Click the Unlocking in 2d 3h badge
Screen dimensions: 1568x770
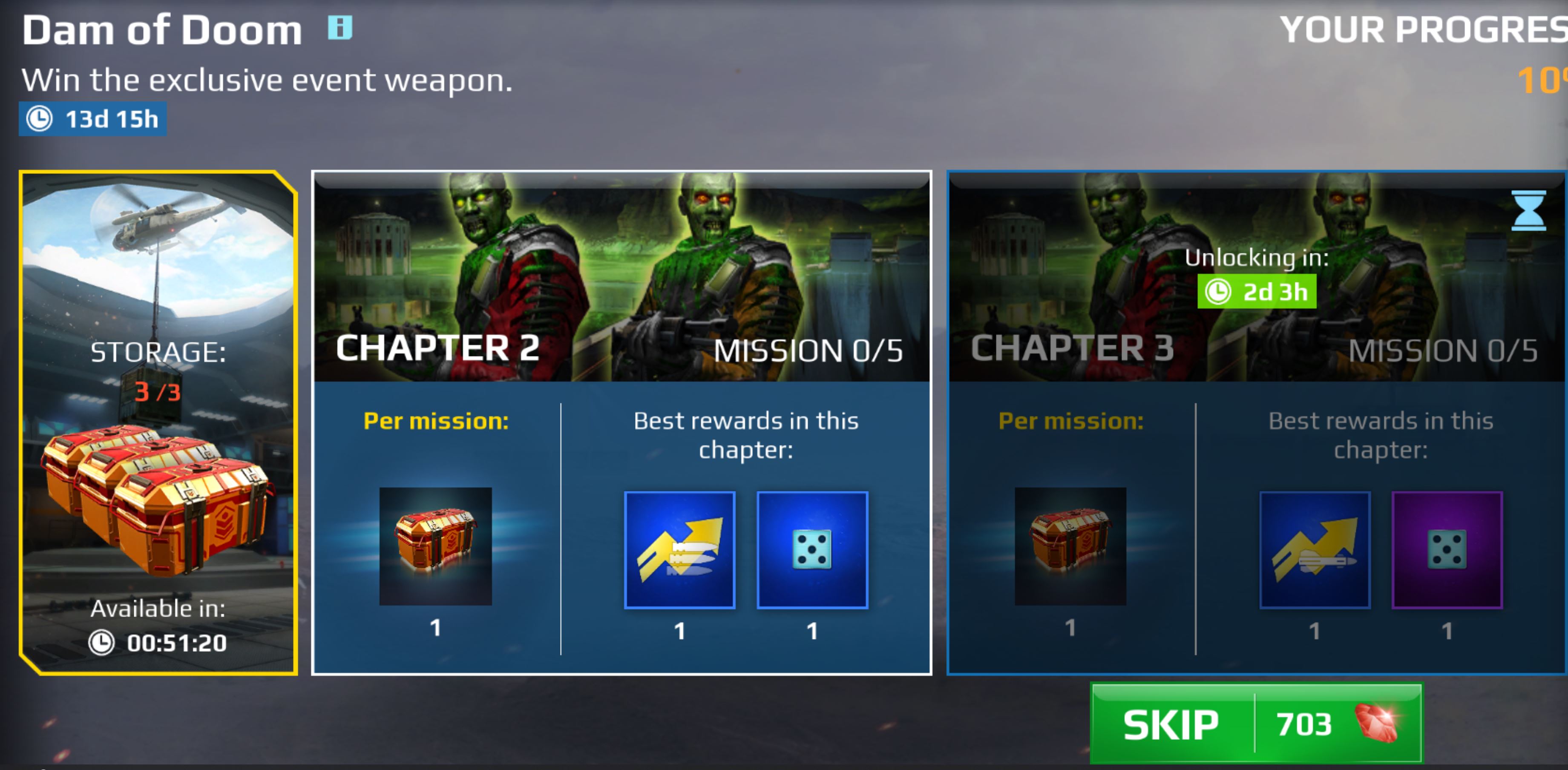click(1256, 292)
